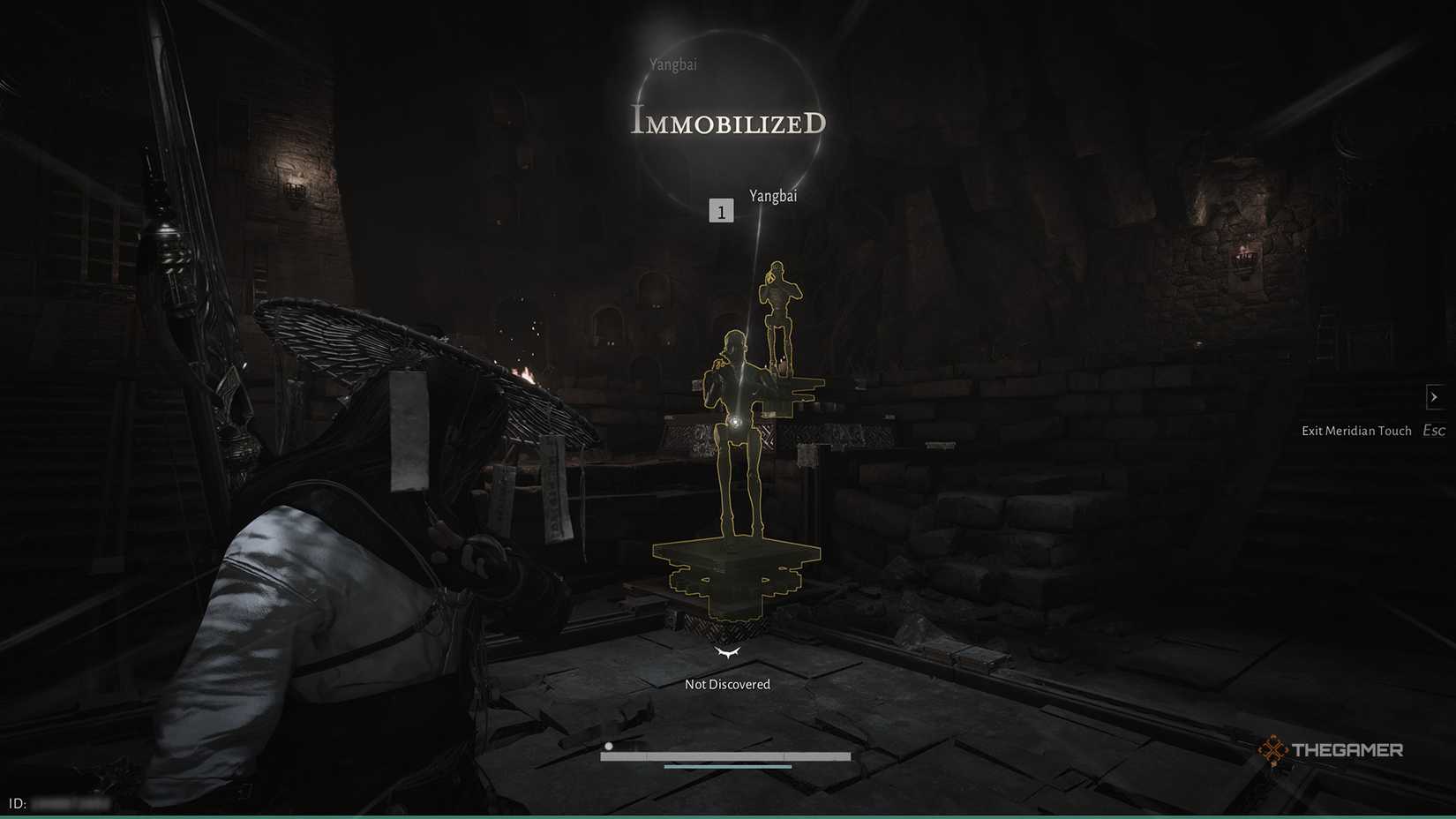Click the '1' key prompt for Yangbai
The width and height of the screenshot is (1456, 819).
tap(723, 210)
